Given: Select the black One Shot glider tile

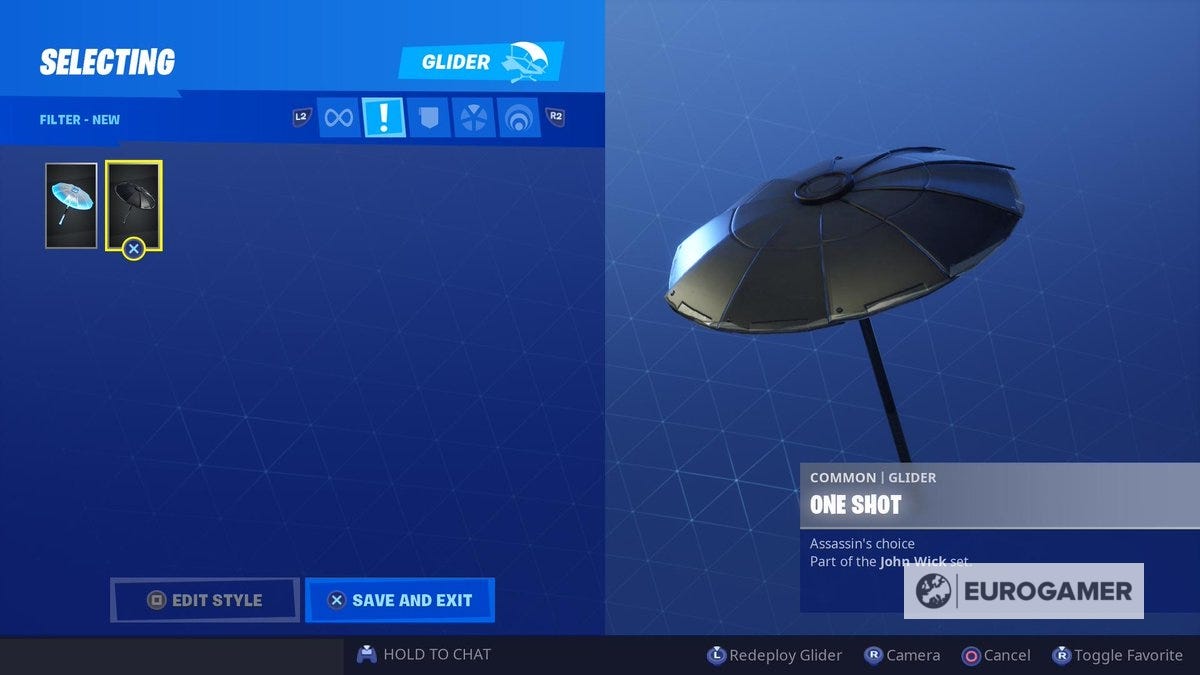Looking at the screenshot, I should [133, 205].
